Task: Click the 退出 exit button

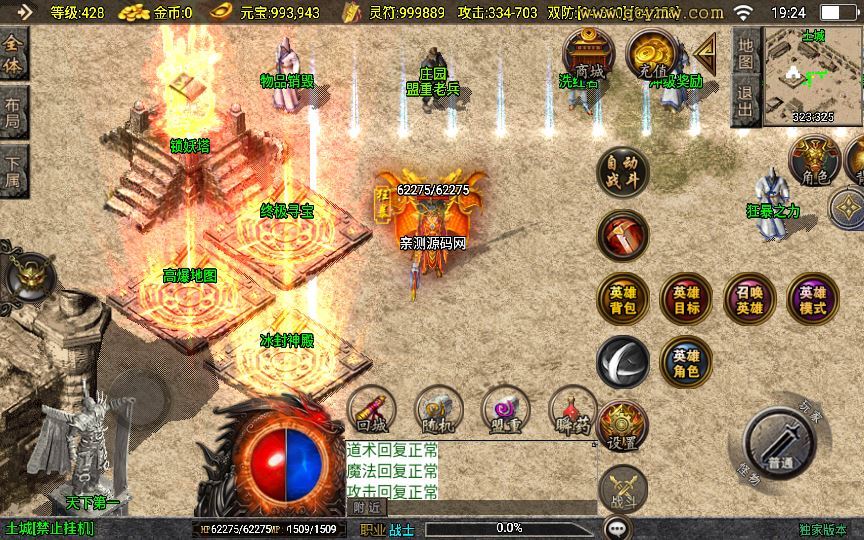Action: pyautogui.click(x=745, y=102)
